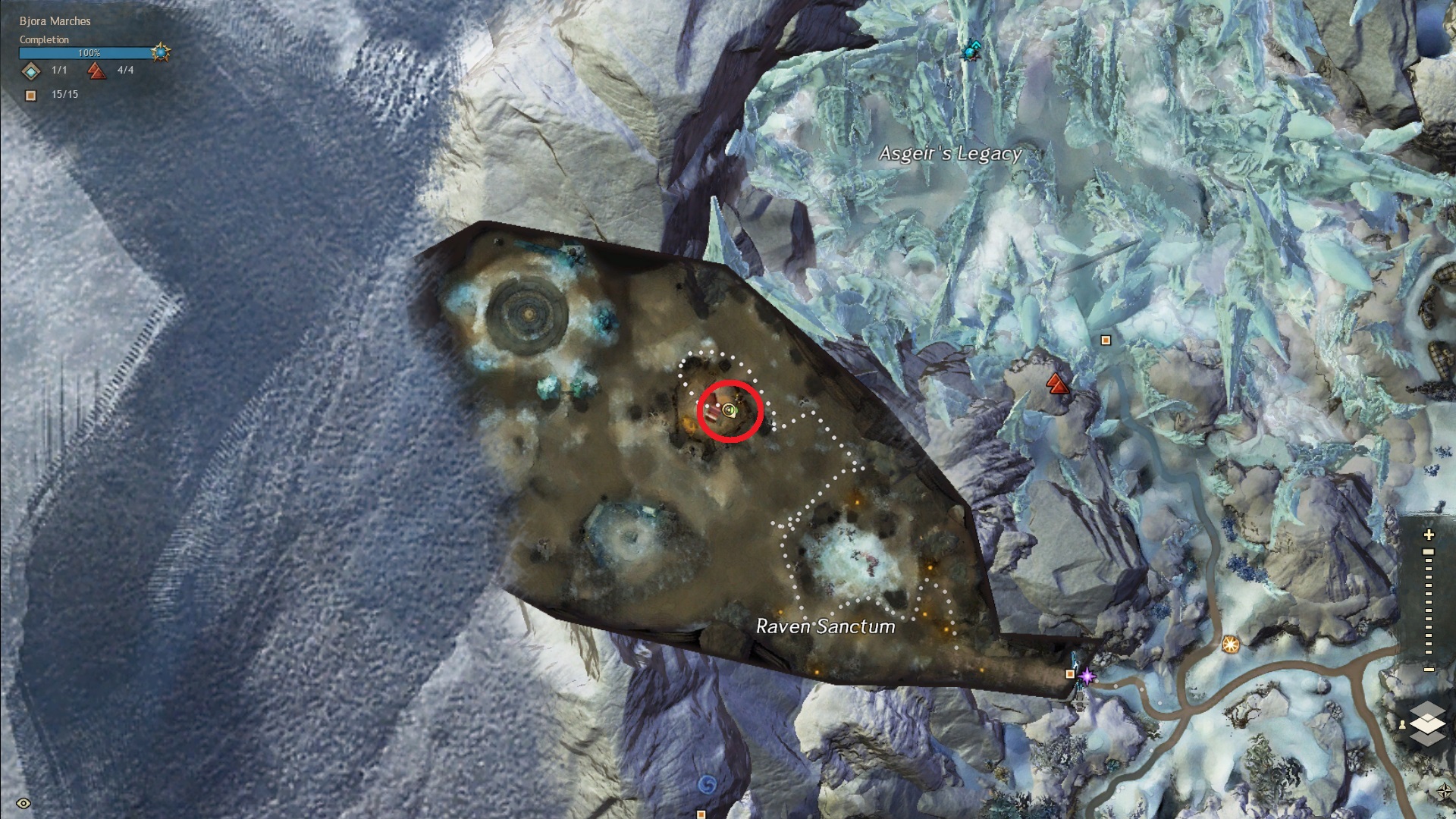
Task: Click the compass icon in bottom-right corner
Action: (1444, 792)
